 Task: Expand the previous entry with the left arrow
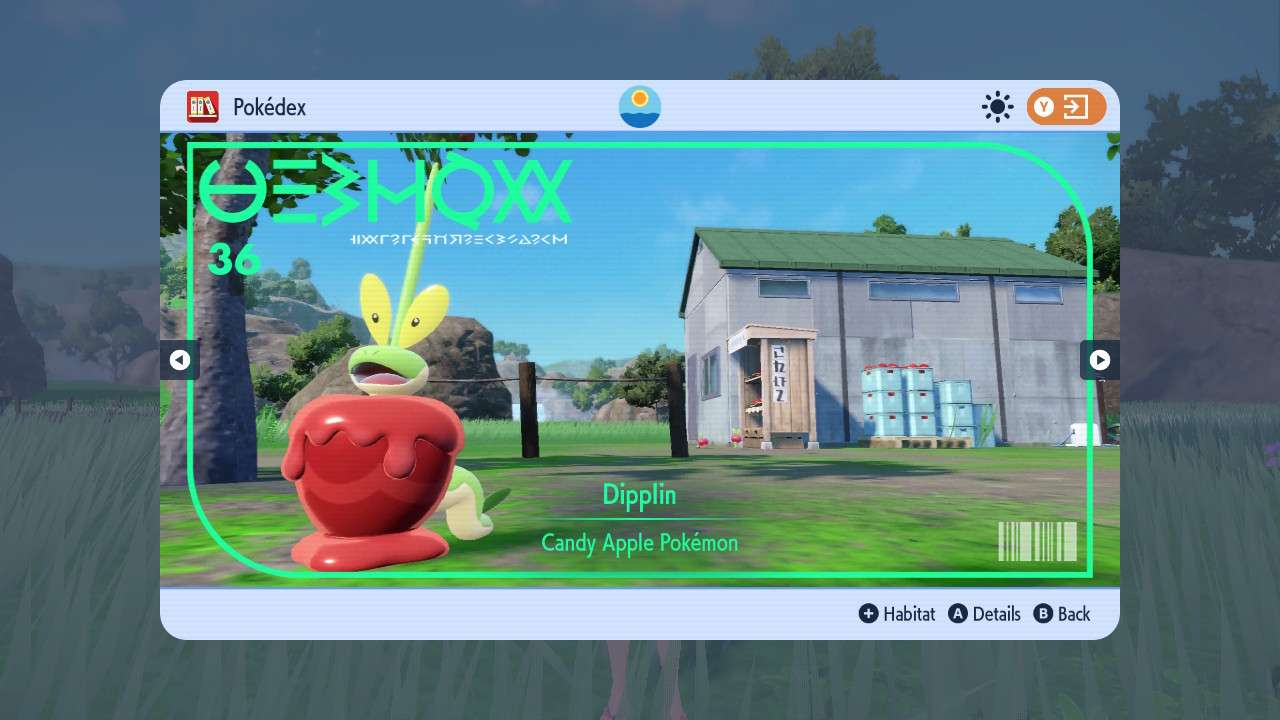[180, 360]
